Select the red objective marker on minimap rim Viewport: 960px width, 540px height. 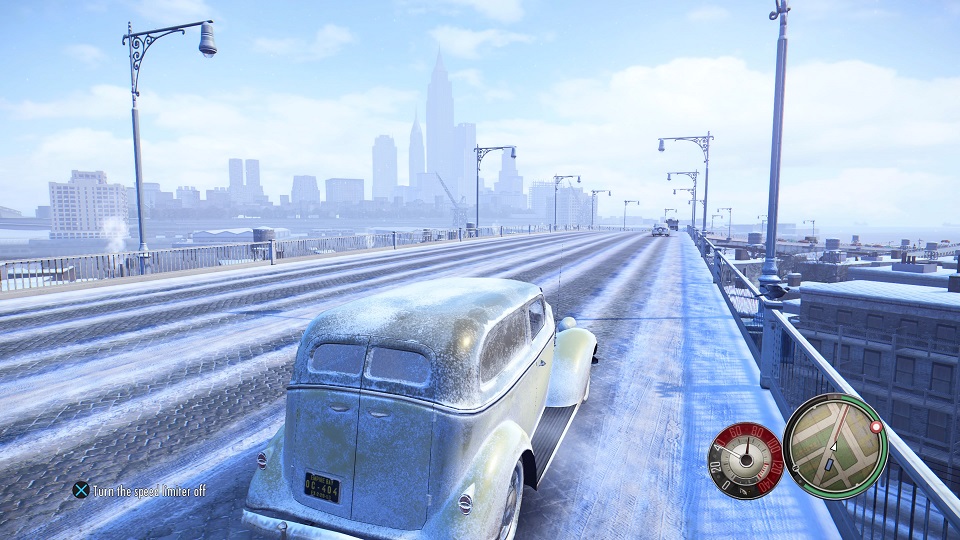877,426
